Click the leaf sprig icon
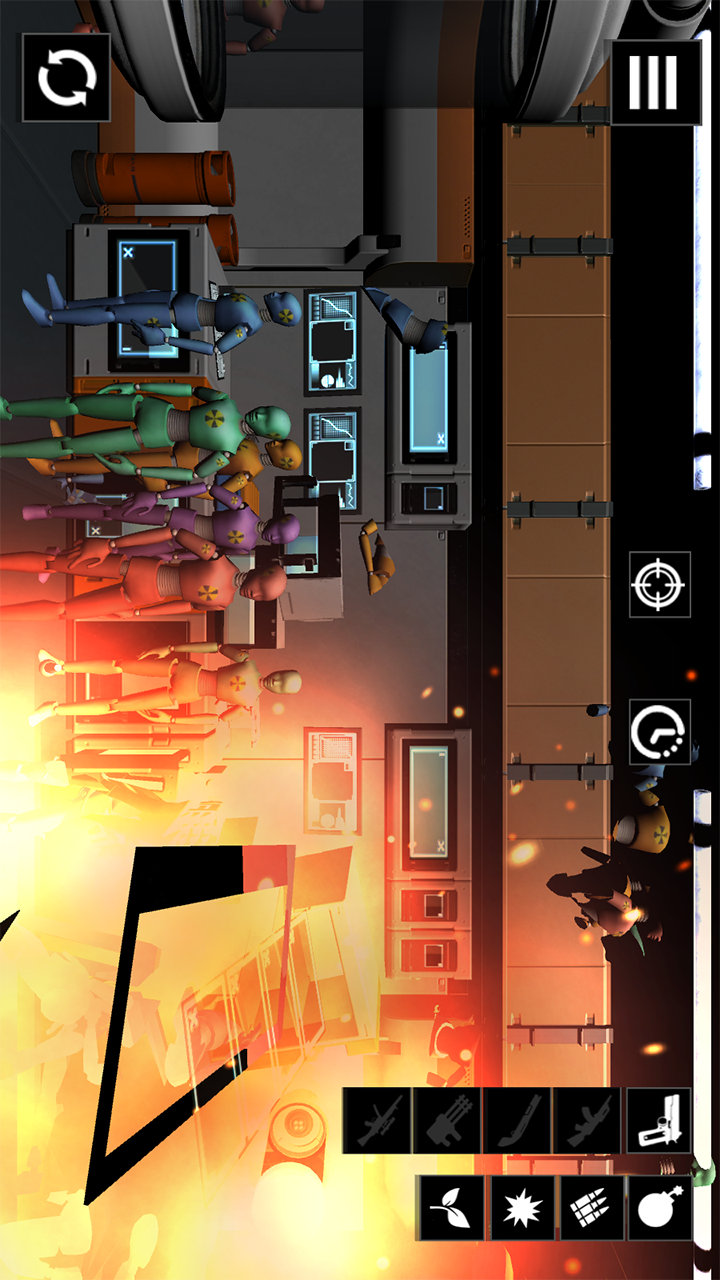Image resolution: width=720 pixels, height=1280 pixels. click(451, 1208)
